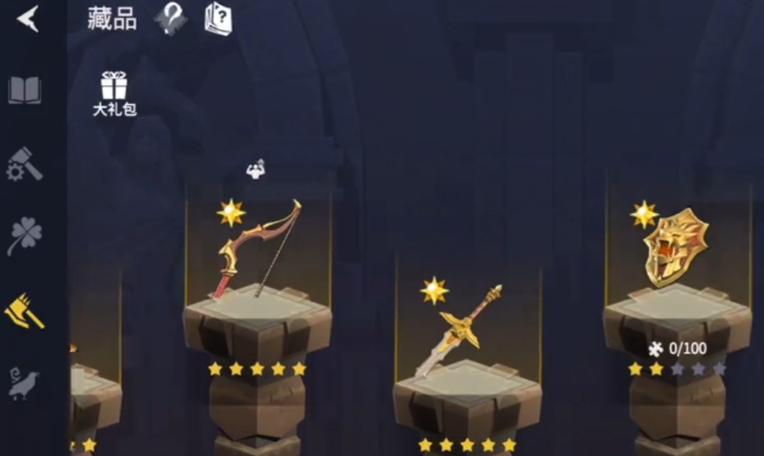Switch to the hammer and gear tab

[x=25, y=164]
